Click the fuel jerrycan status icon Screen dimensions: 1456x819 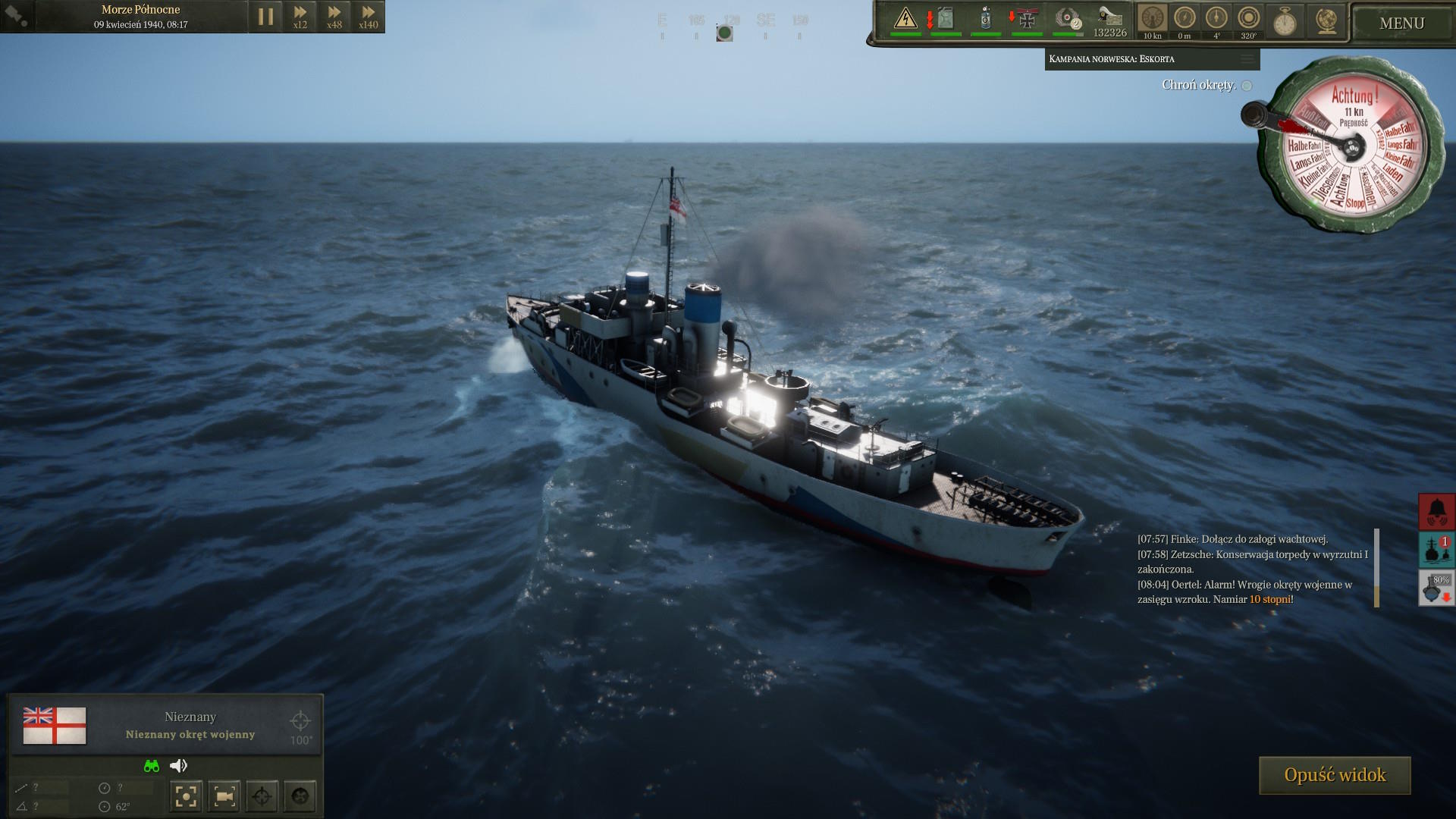(x=945, y=19)
